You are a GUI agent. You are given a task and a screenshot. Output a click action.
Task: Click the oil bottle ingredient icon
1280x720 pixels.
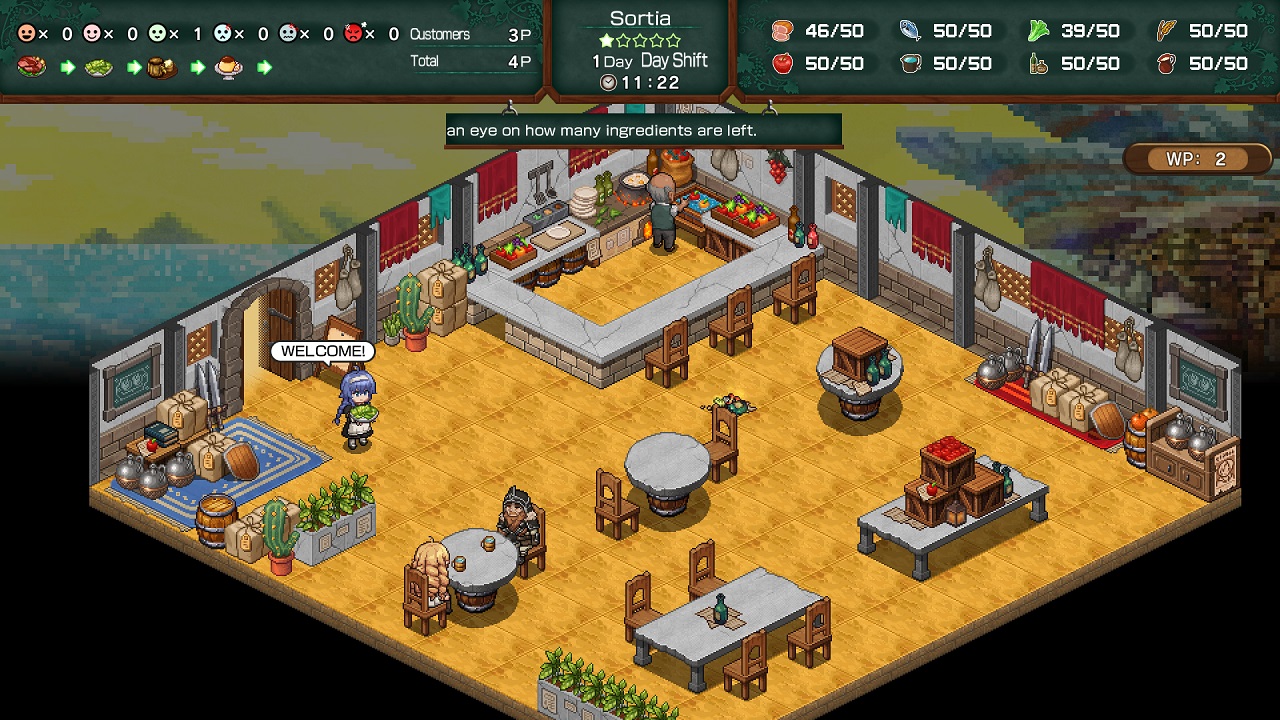pyautogui.click(x=1037, y=63)
